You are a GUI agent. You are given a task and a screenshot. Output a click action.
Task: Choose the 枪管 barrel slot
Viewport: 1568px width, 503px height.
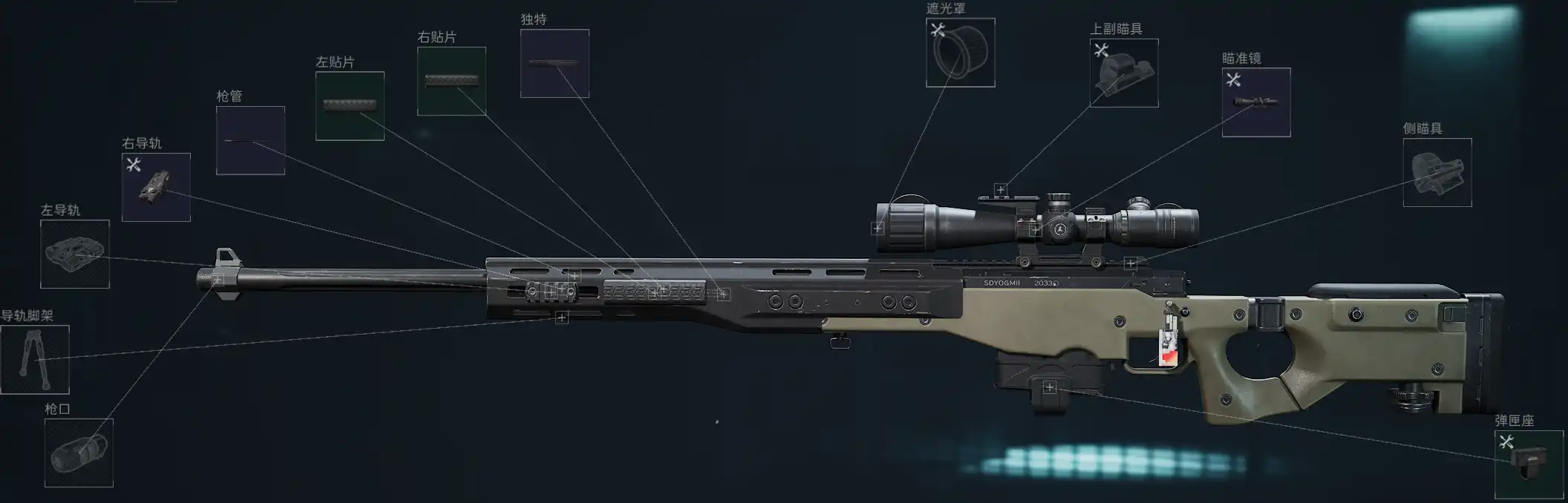click(250, 140)
